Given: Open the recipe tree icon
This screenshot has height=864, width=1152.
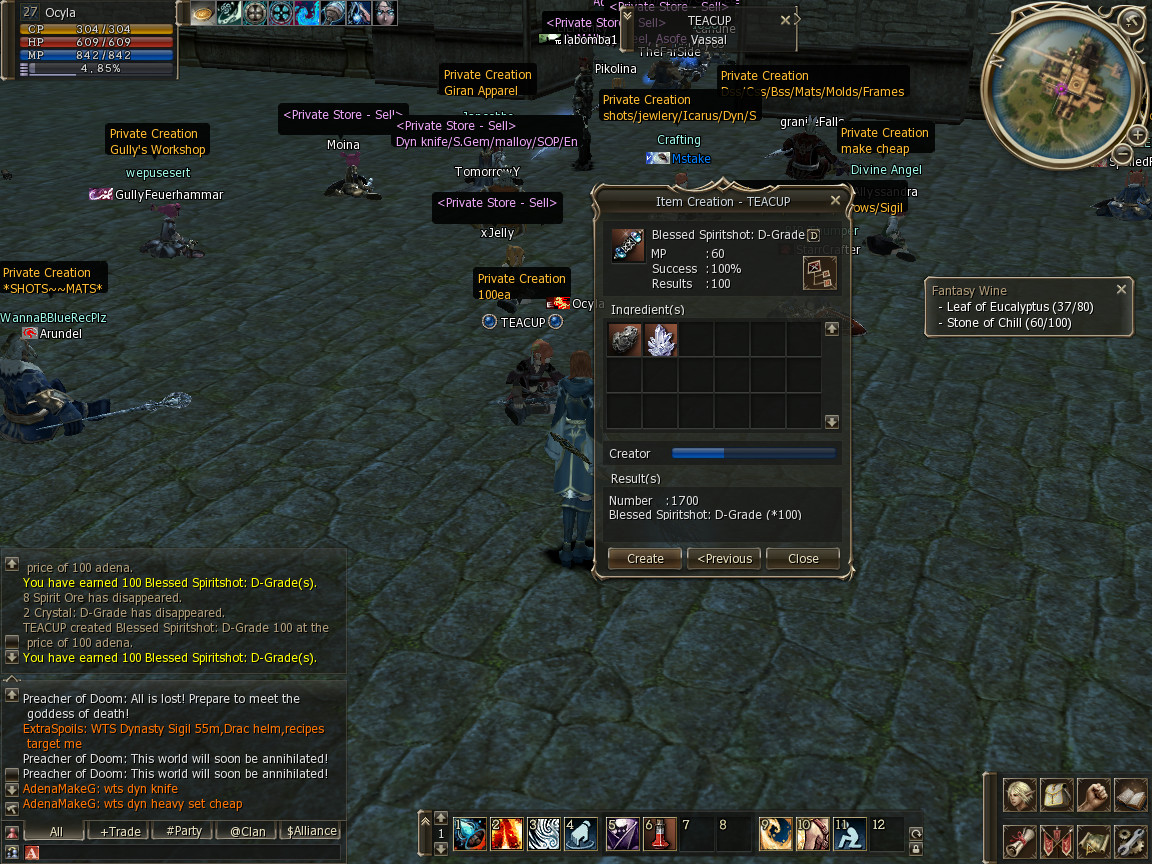Looking at the screenshot, I should (819, 273).
